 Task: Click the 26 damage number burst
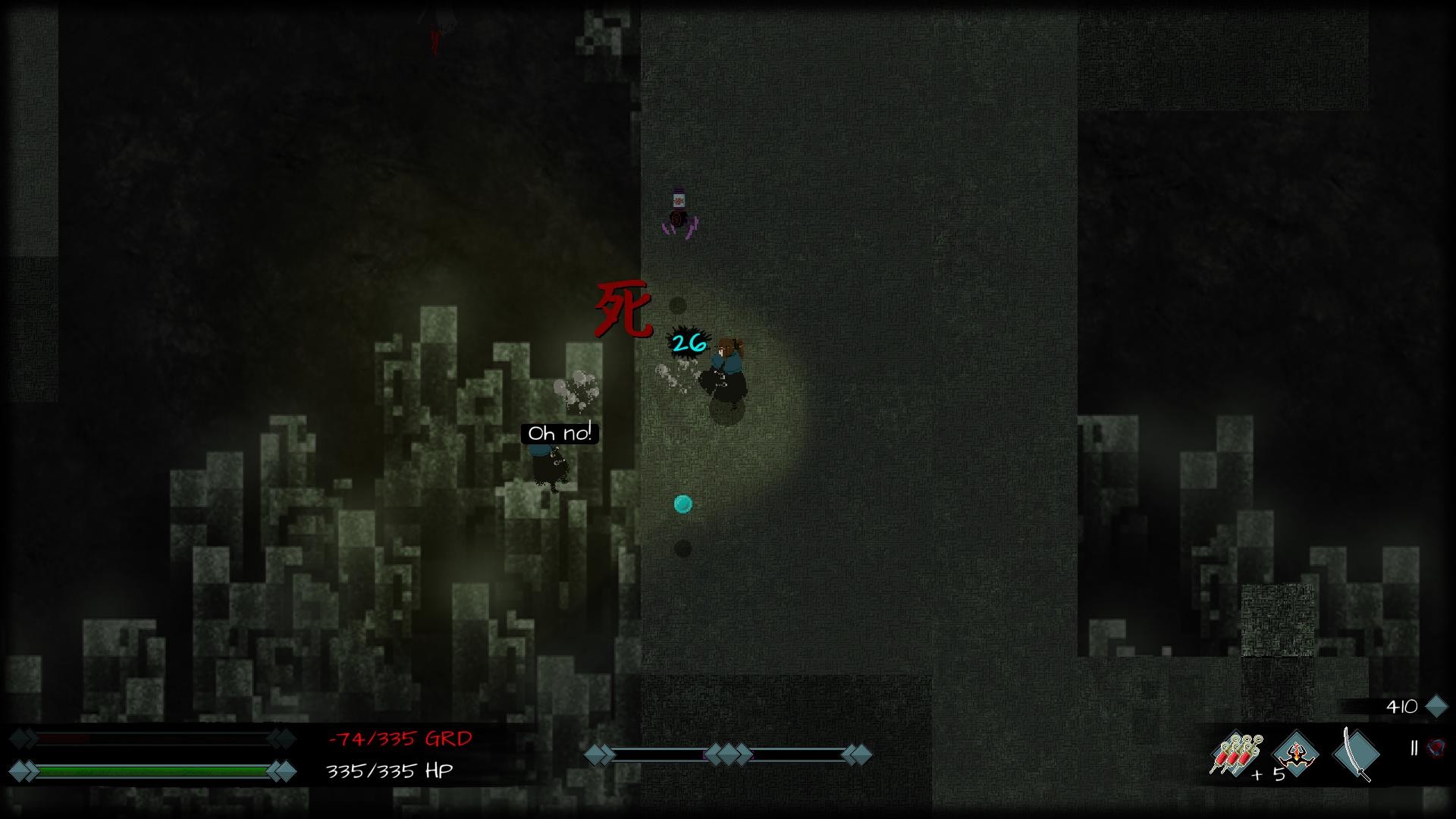tap(687, 344)
